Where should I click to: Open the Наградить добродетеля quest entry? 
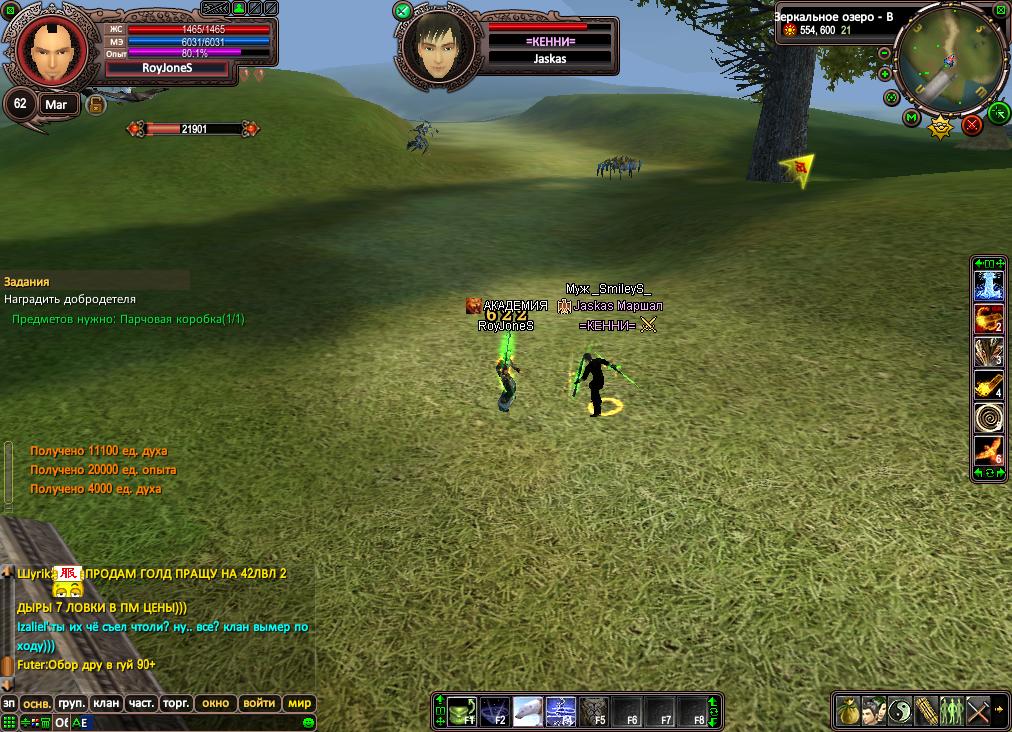tap(70, 299)
